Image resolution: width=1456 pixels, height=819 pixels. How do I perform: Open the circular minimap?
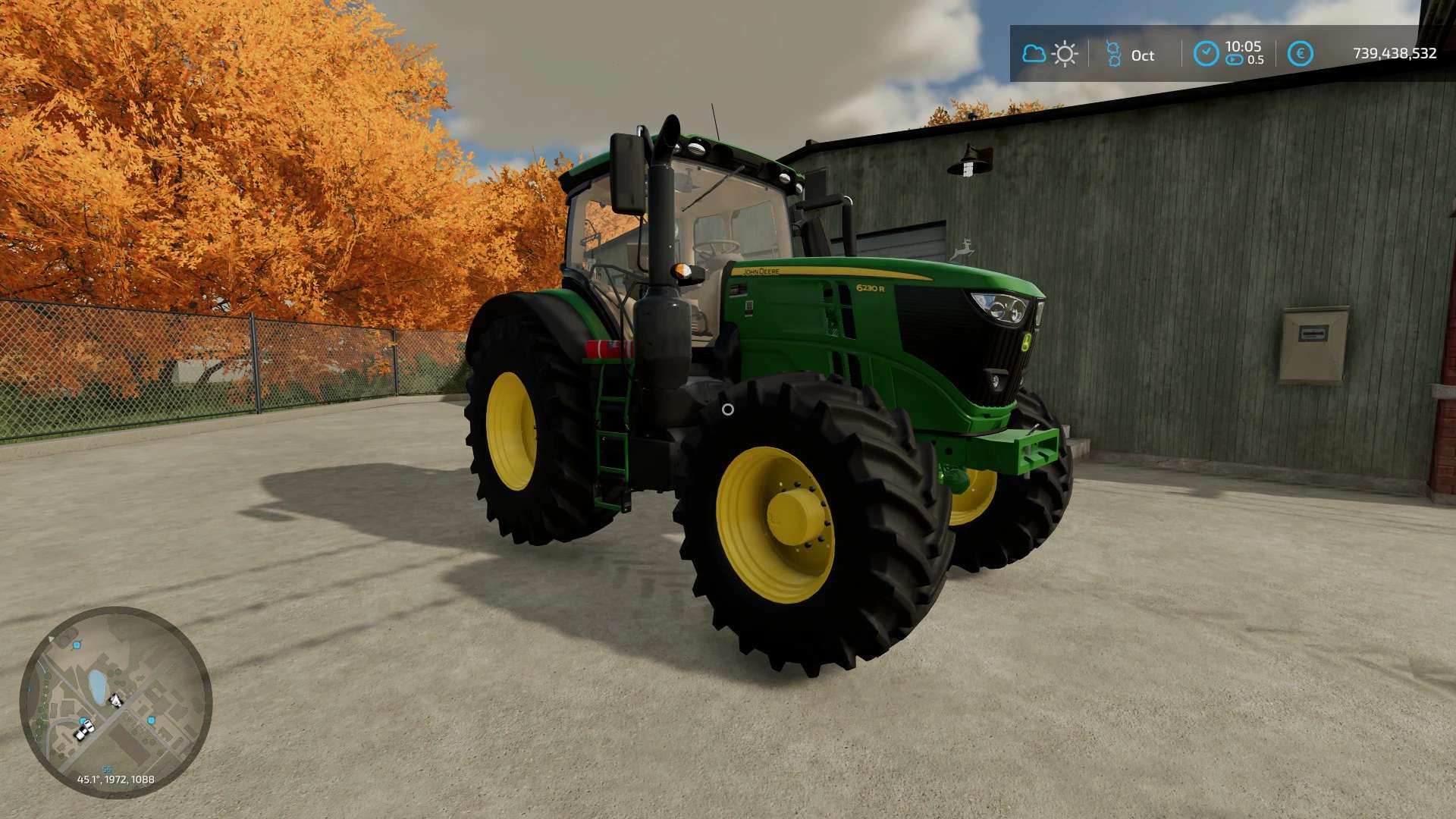click(x=116, y=701)
